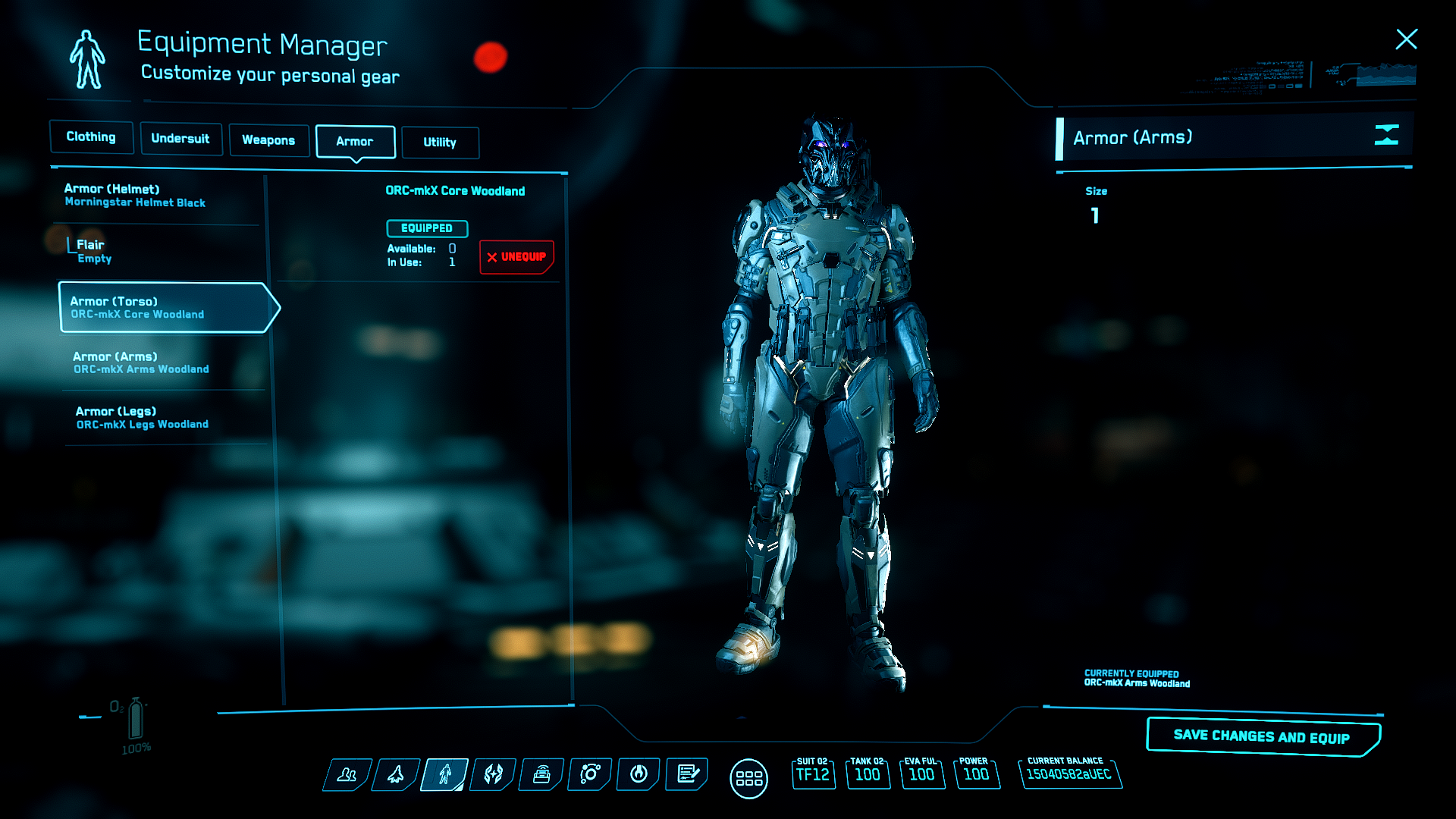1456x819 pixels.
Task: Open the Undersuit tab
Action: point(180,139)
